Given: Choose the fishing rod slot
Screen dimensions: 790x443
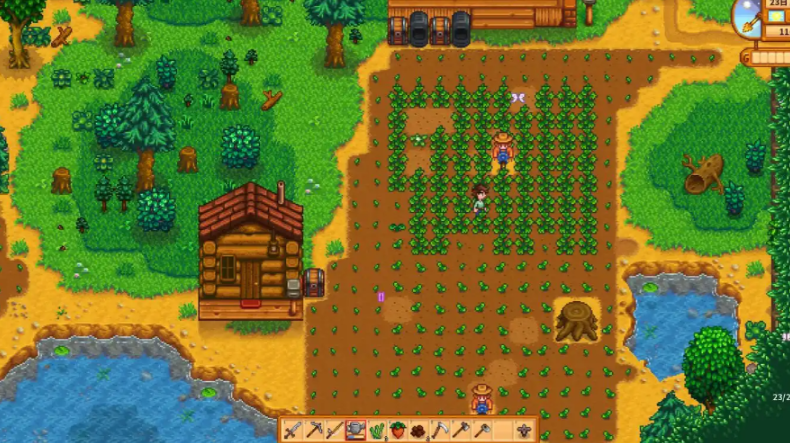Looking at the screenshot, I should click(x=335, y=431).
